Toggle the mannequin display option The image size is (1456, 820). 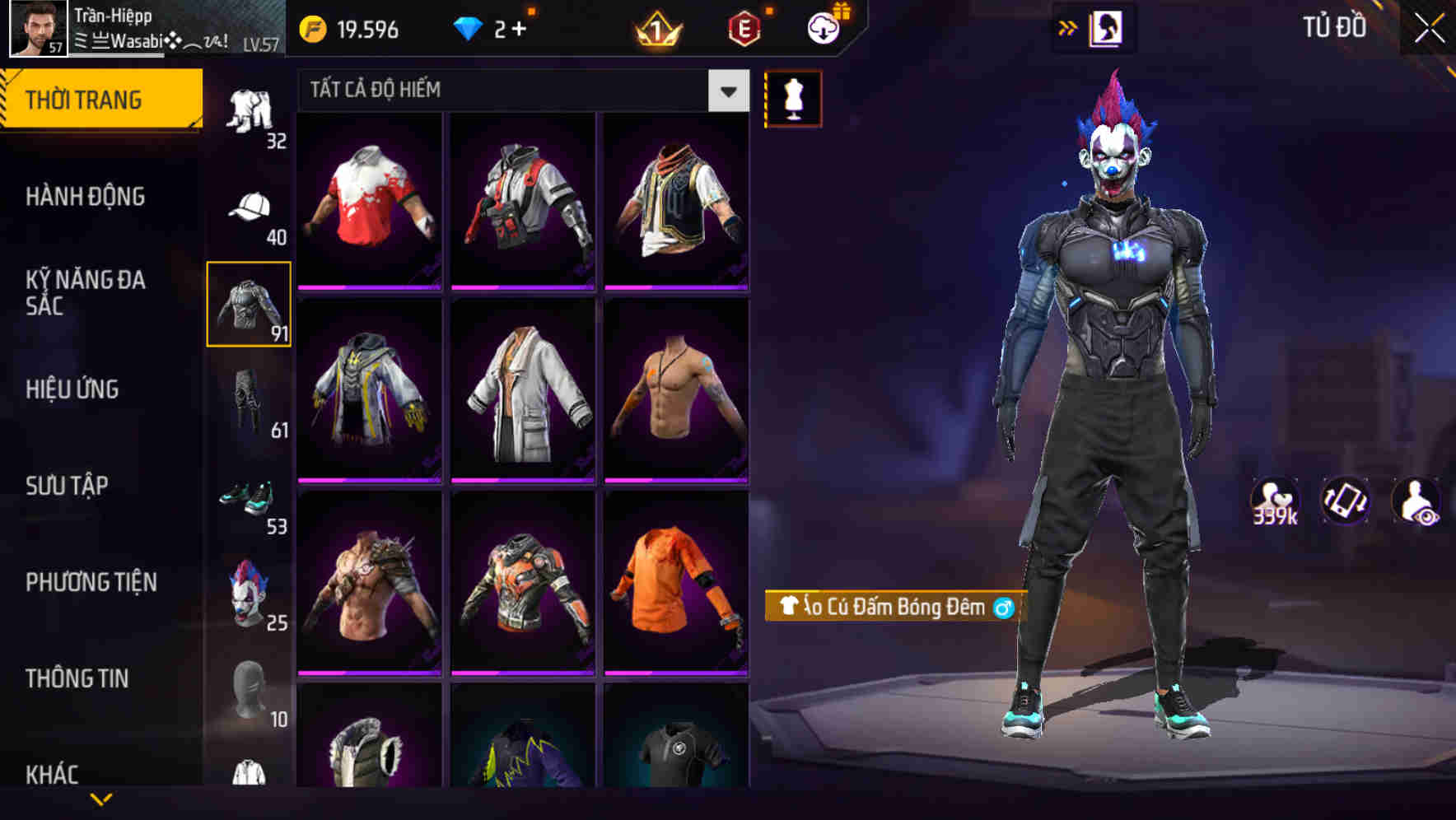(x=793, y=97)
